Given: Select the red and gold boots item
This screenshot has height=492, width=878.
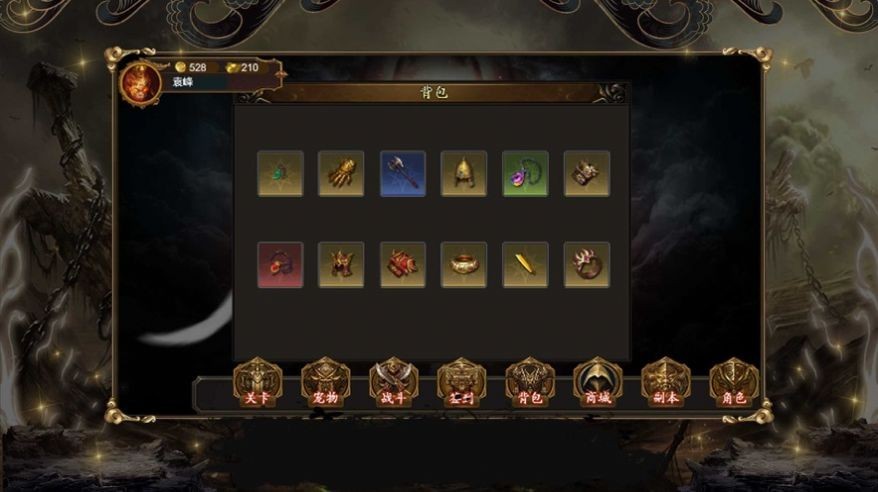Looking at the screenshot, I should 403,265.
